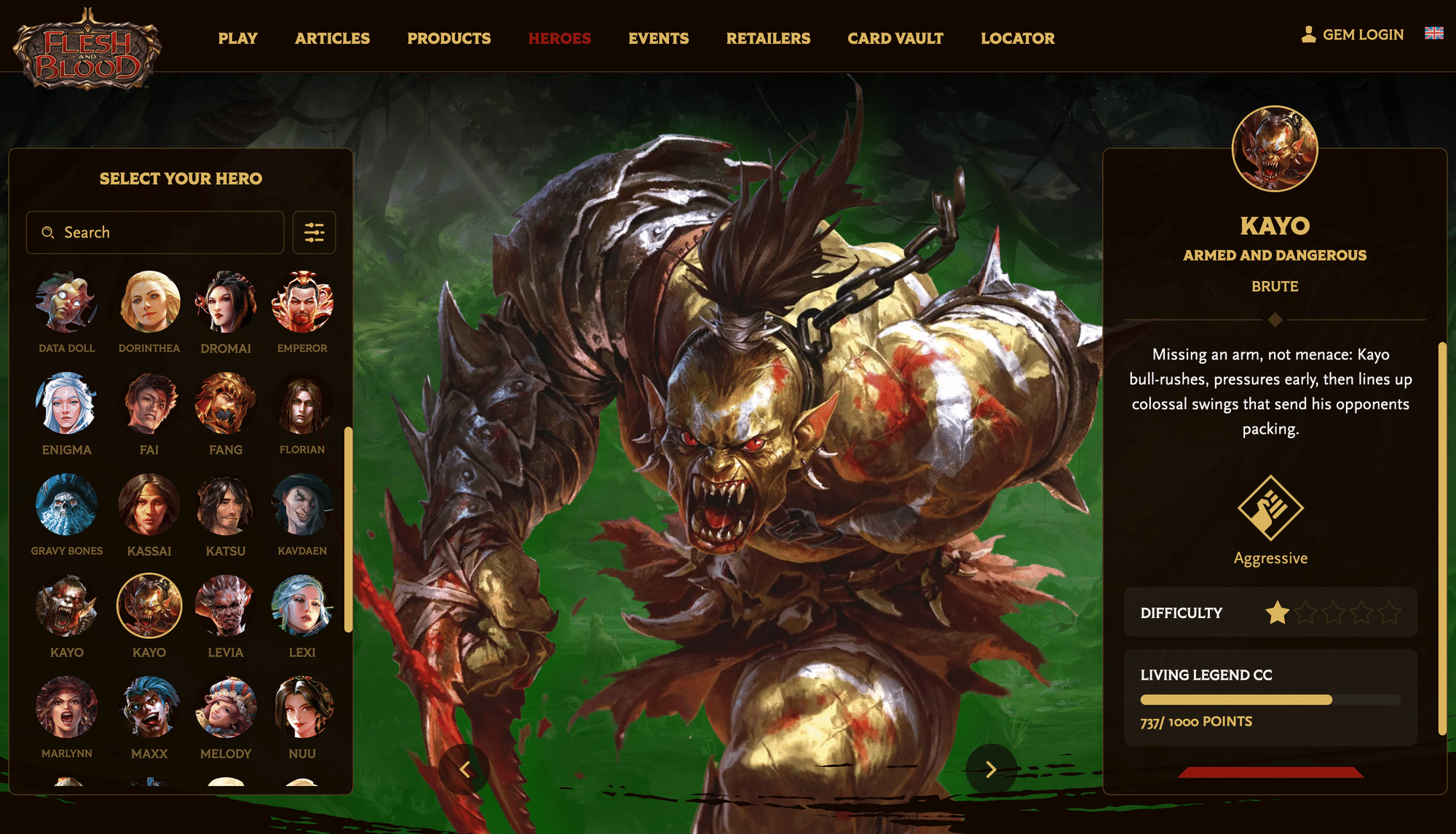Choose the Enigma hero portrait
1456x834 pixels.
[x=66, y=403]
